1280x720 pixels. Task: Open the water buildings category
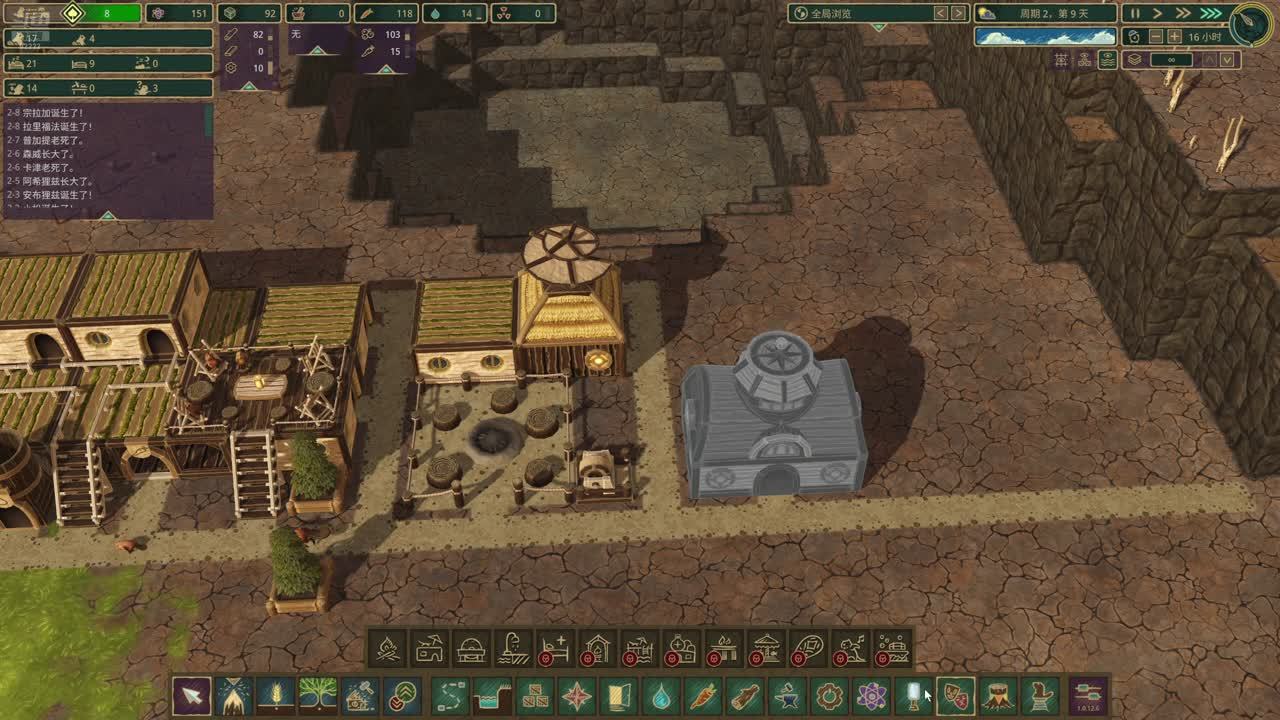[x=661, y=695]
